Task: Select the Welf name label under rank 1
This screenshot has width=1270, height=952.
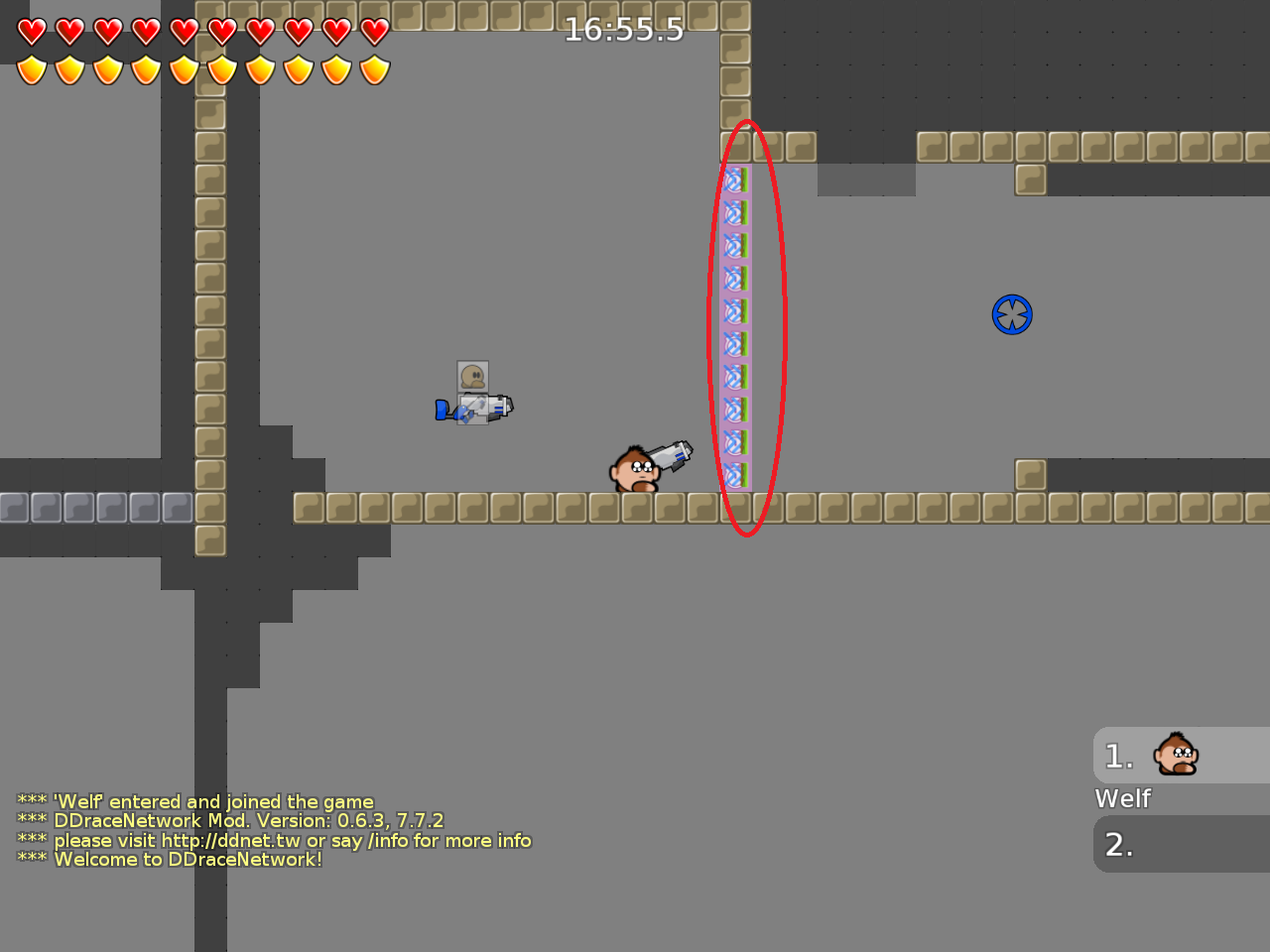Action: 1122,798
